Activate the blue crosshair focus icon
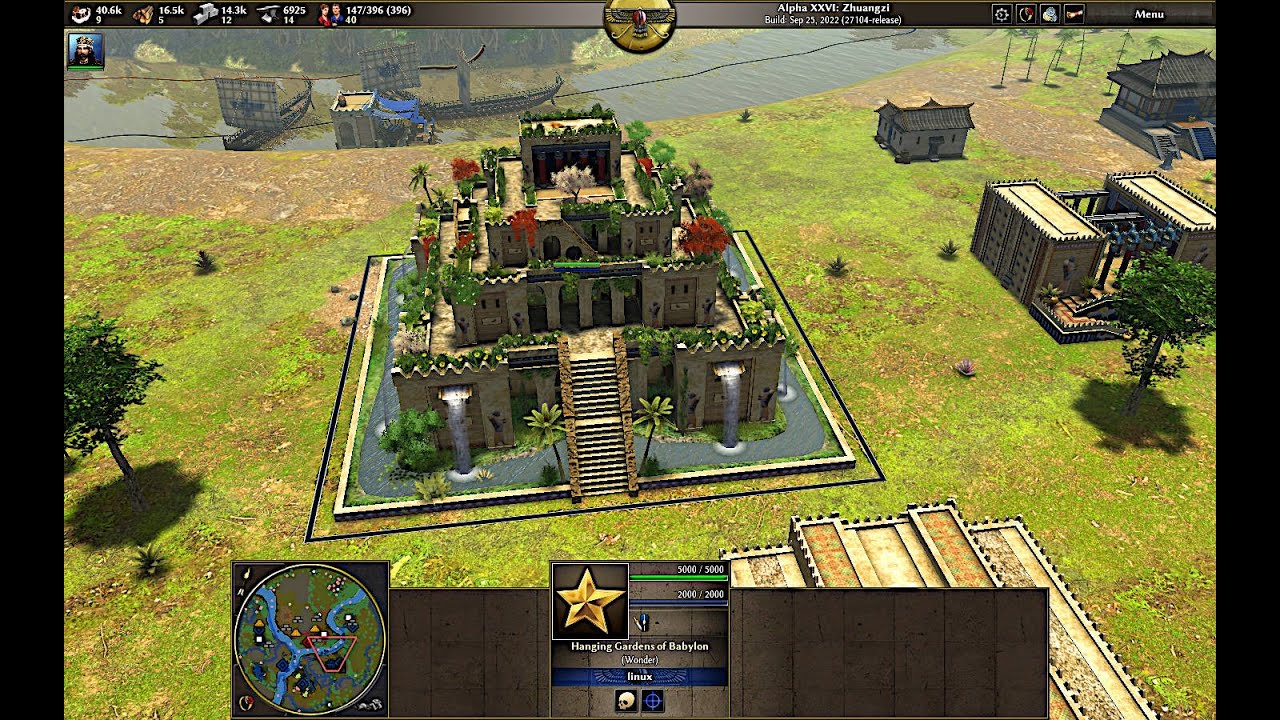 653,702
